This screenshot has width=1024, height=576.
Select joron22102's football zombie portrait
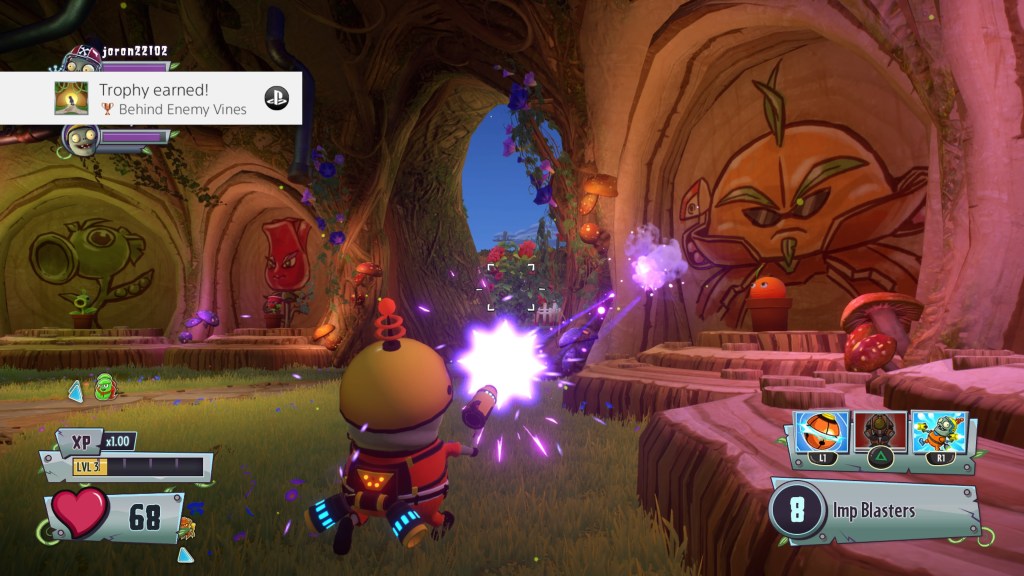tap(80, 61)
